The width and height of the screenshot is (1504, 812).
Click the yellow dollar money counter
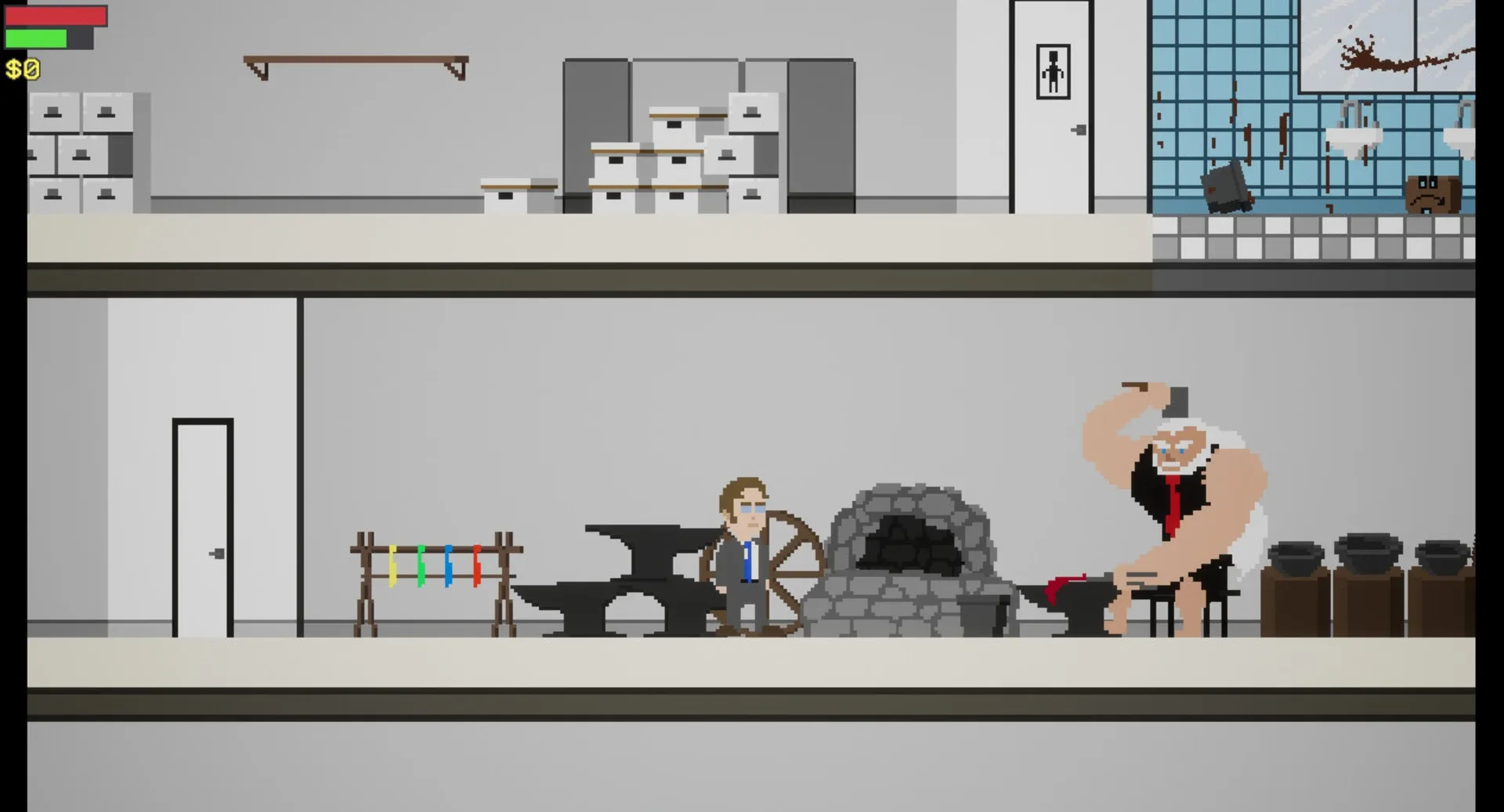(21, 70)
